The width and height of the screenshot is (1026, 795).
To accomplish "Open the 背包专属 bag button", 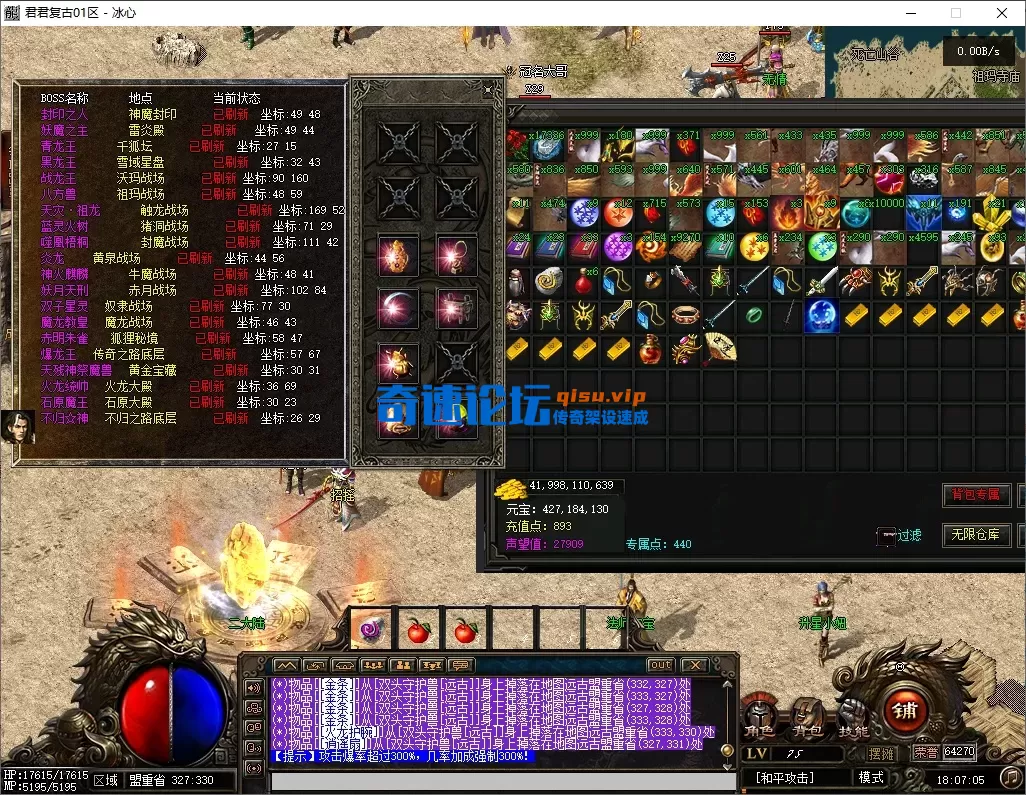I will 975,495.
